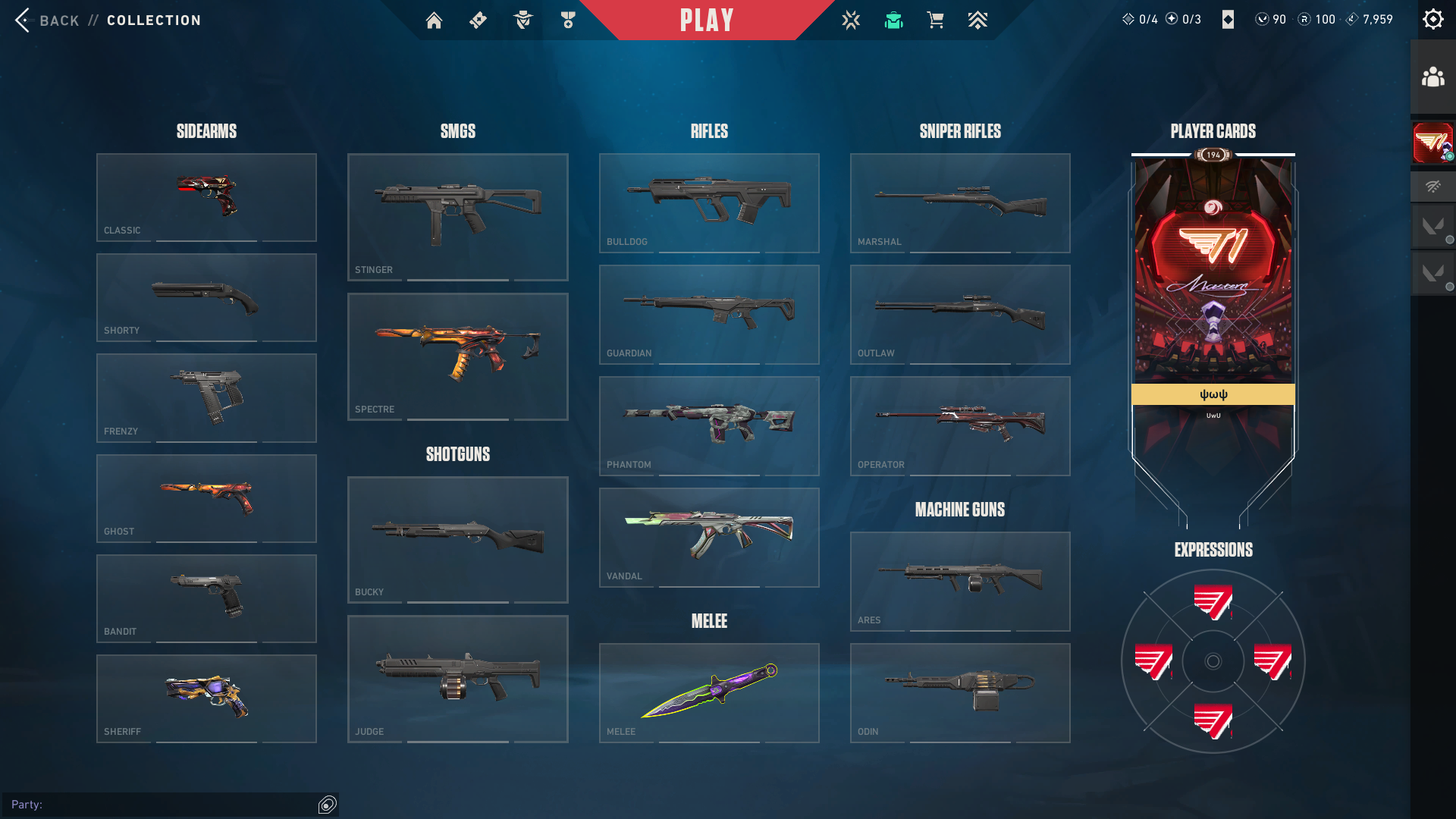Open the Phantom rifle slot
1456x819 pixels.
pos(709,425)
